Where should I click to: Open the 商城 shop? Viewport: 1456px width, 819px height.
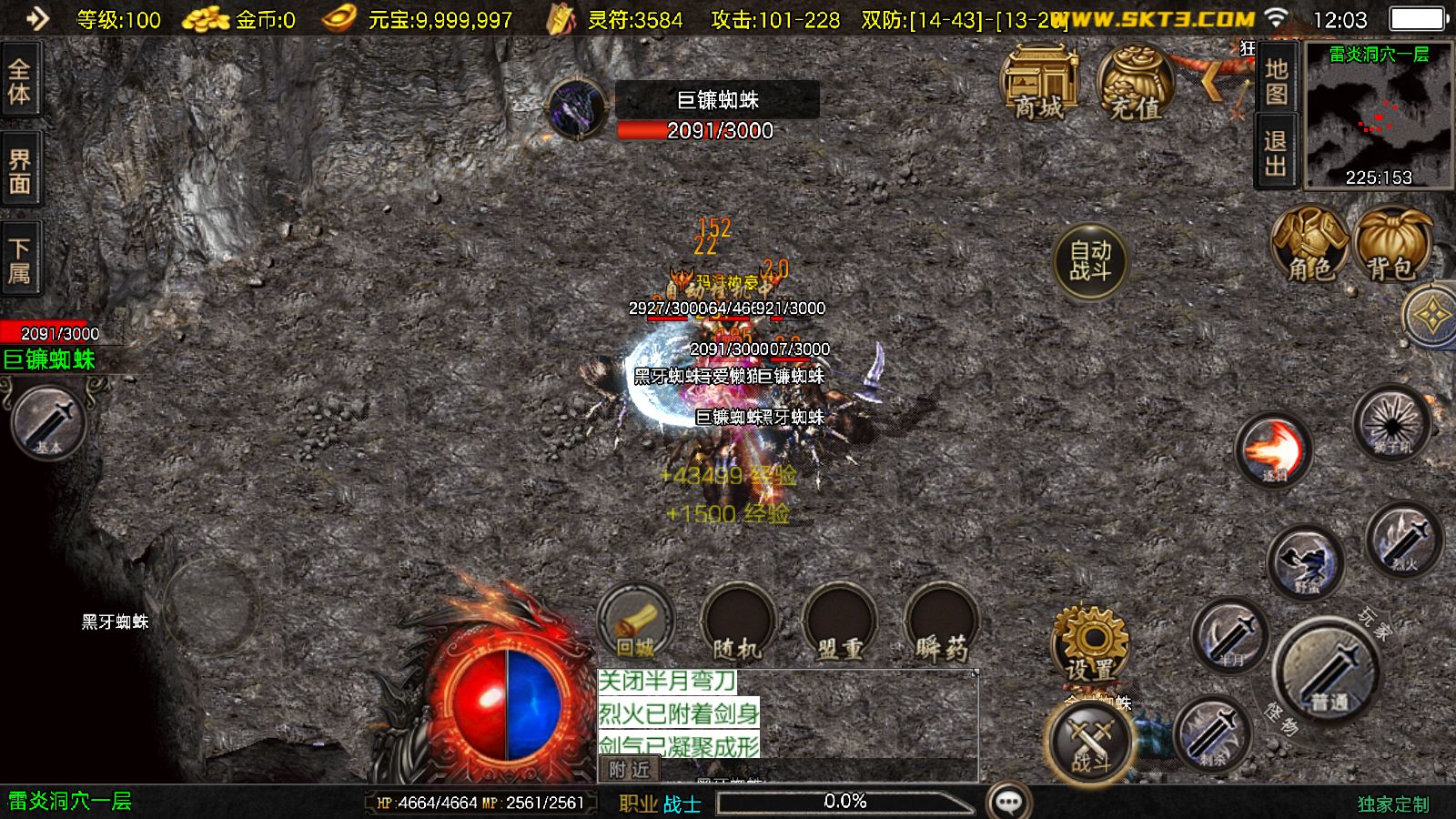tap(1039, 84)
